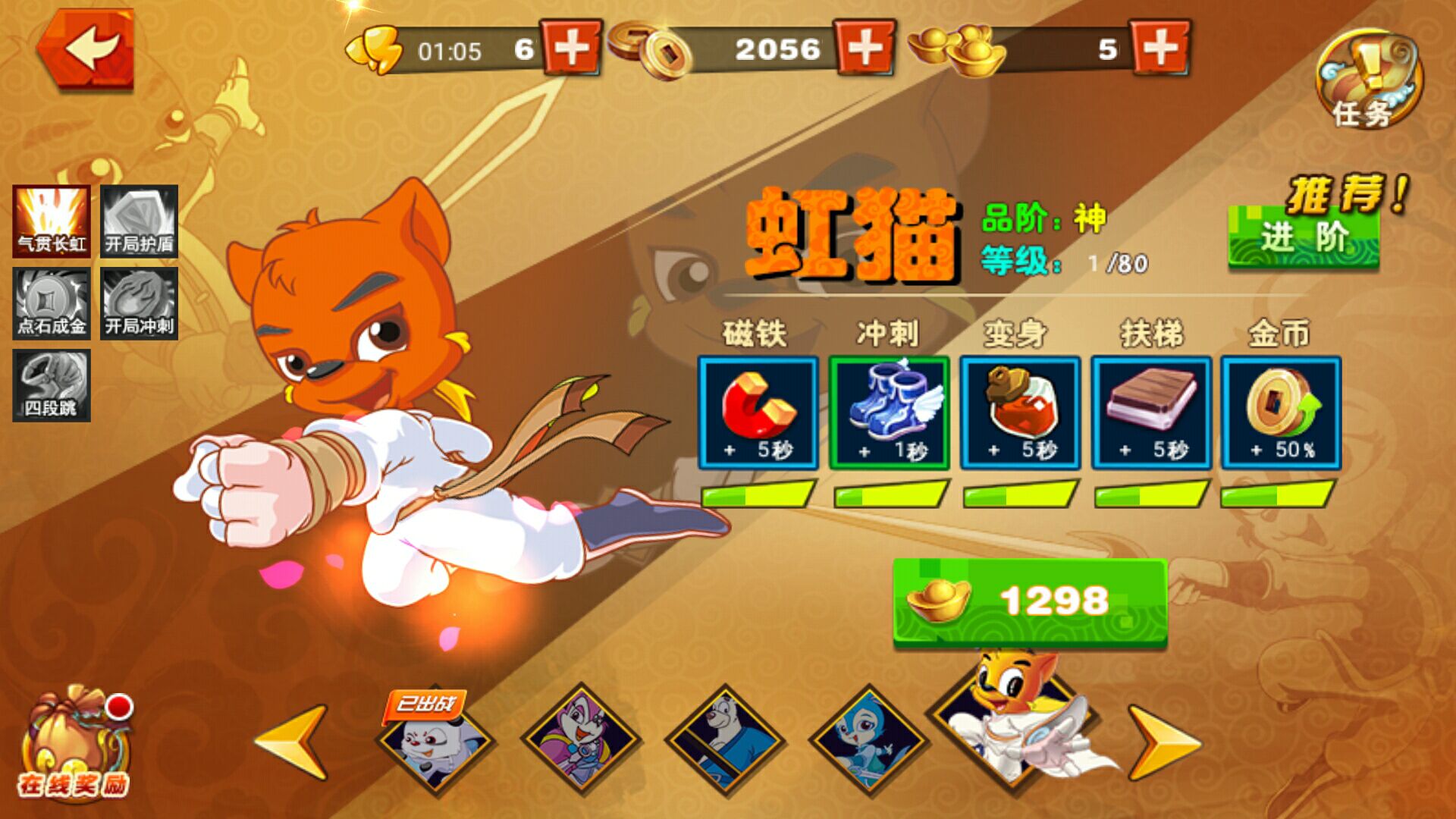Viewport: 1456px width, 819px height.
Task: Choose the 金币 coin bonus upgrade
Action: (1281, 413)
